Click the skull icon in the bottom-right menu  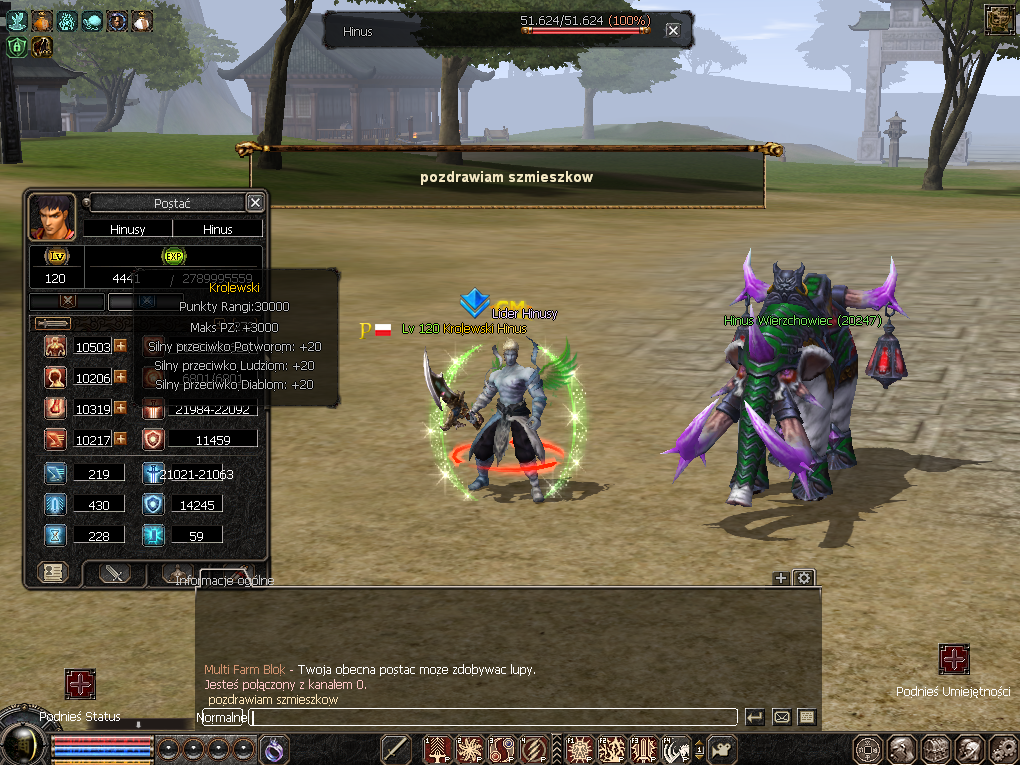(x=969, y=749)
